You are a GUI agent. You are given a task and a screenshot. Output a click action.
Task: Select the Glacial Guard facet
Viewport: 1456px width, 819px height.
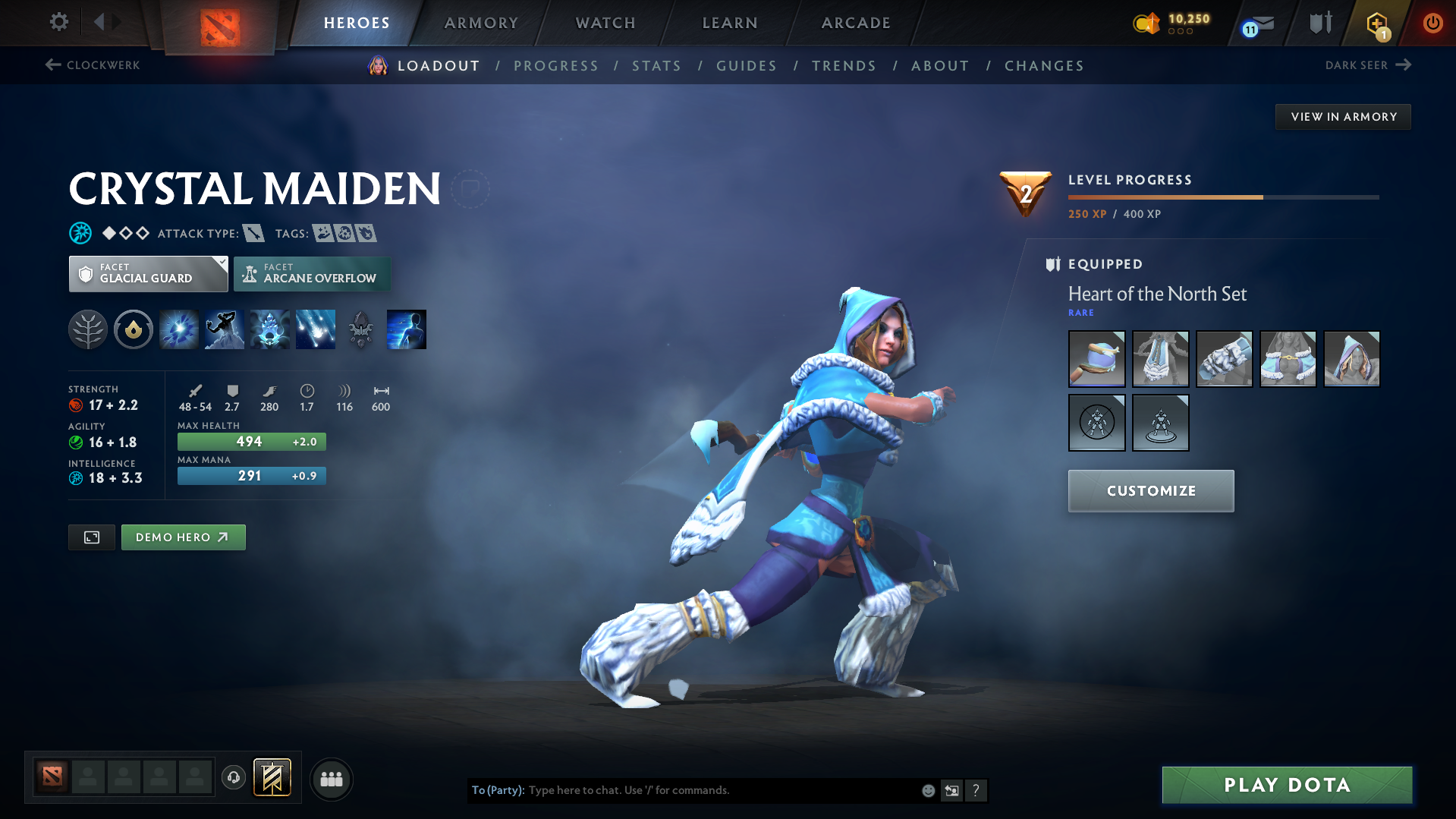[148, 274]
